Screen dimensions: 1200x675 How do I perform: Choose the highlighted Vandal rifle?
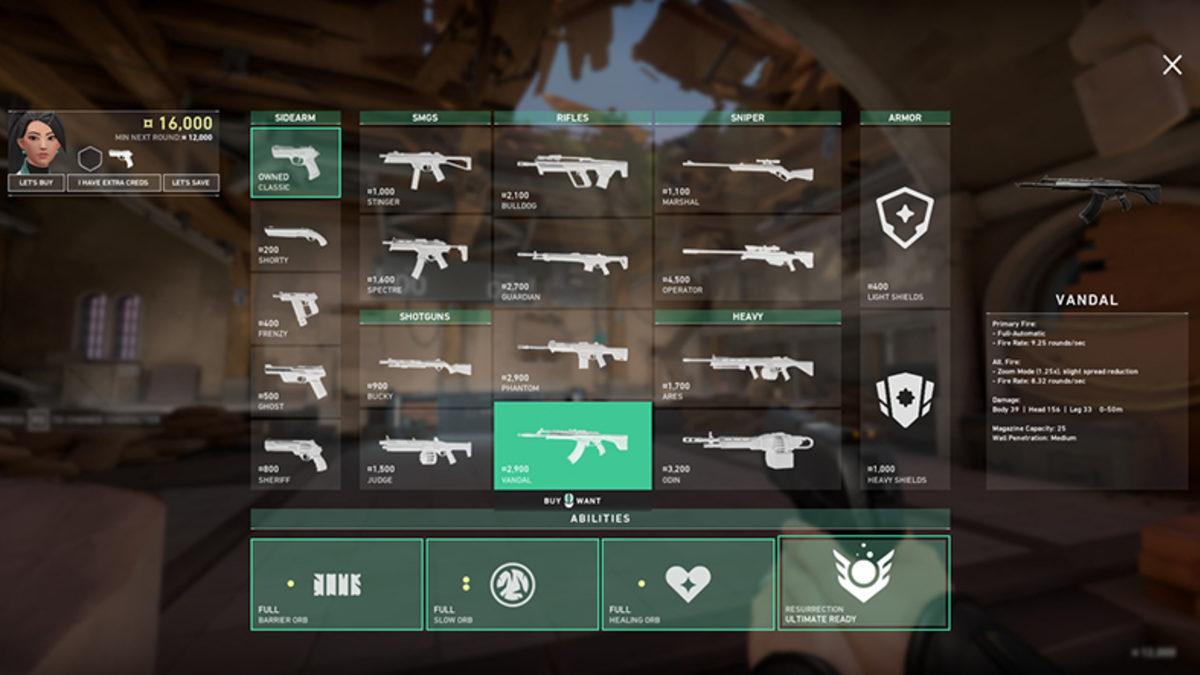pyautogui.click(x=572, y=445)
